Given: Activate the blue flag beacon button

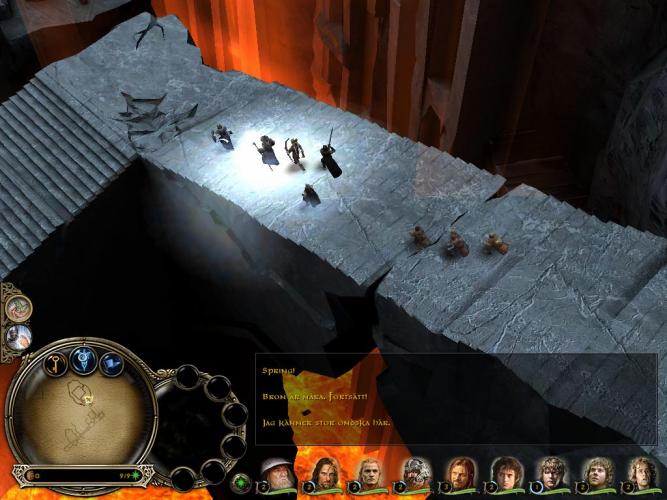Looking at the screenshot, I should (x=111, y=366).
